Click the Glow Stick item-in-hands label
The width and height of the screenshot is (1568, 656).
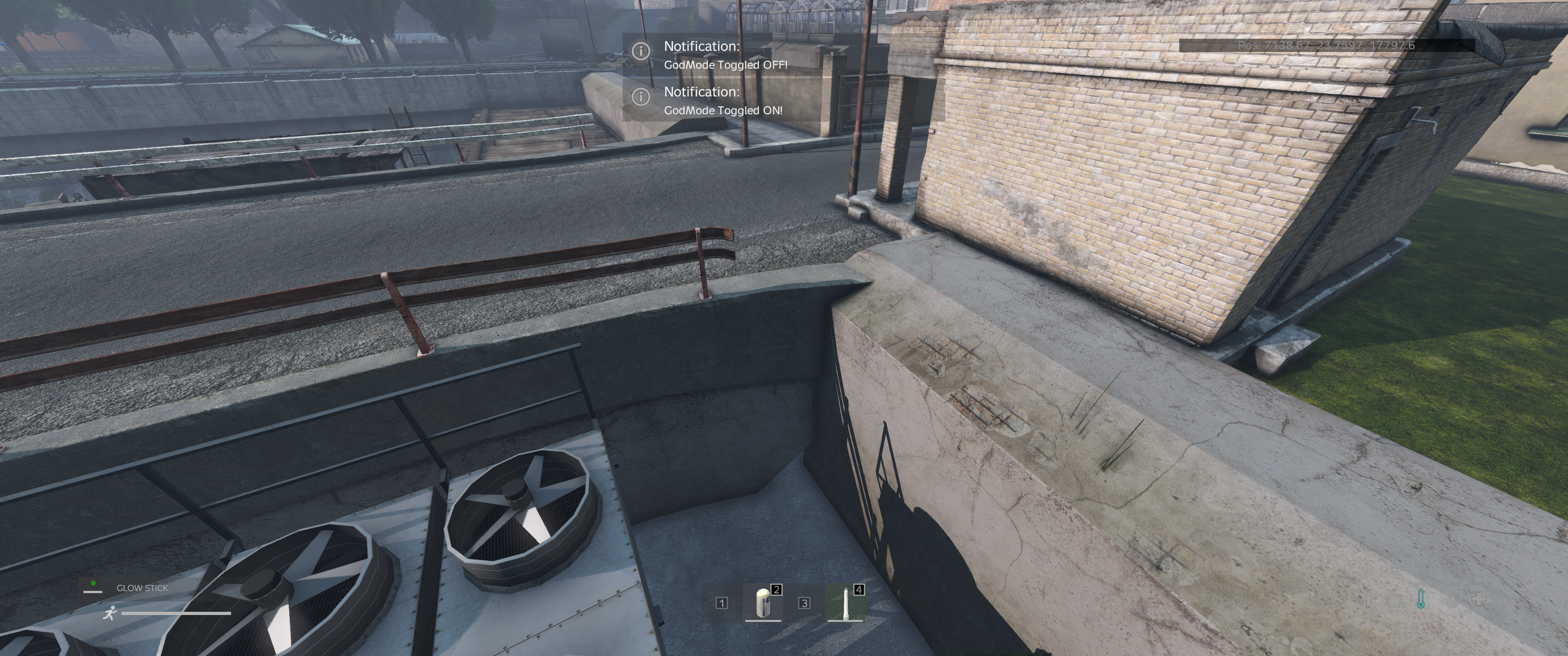[x=142, y=588]
